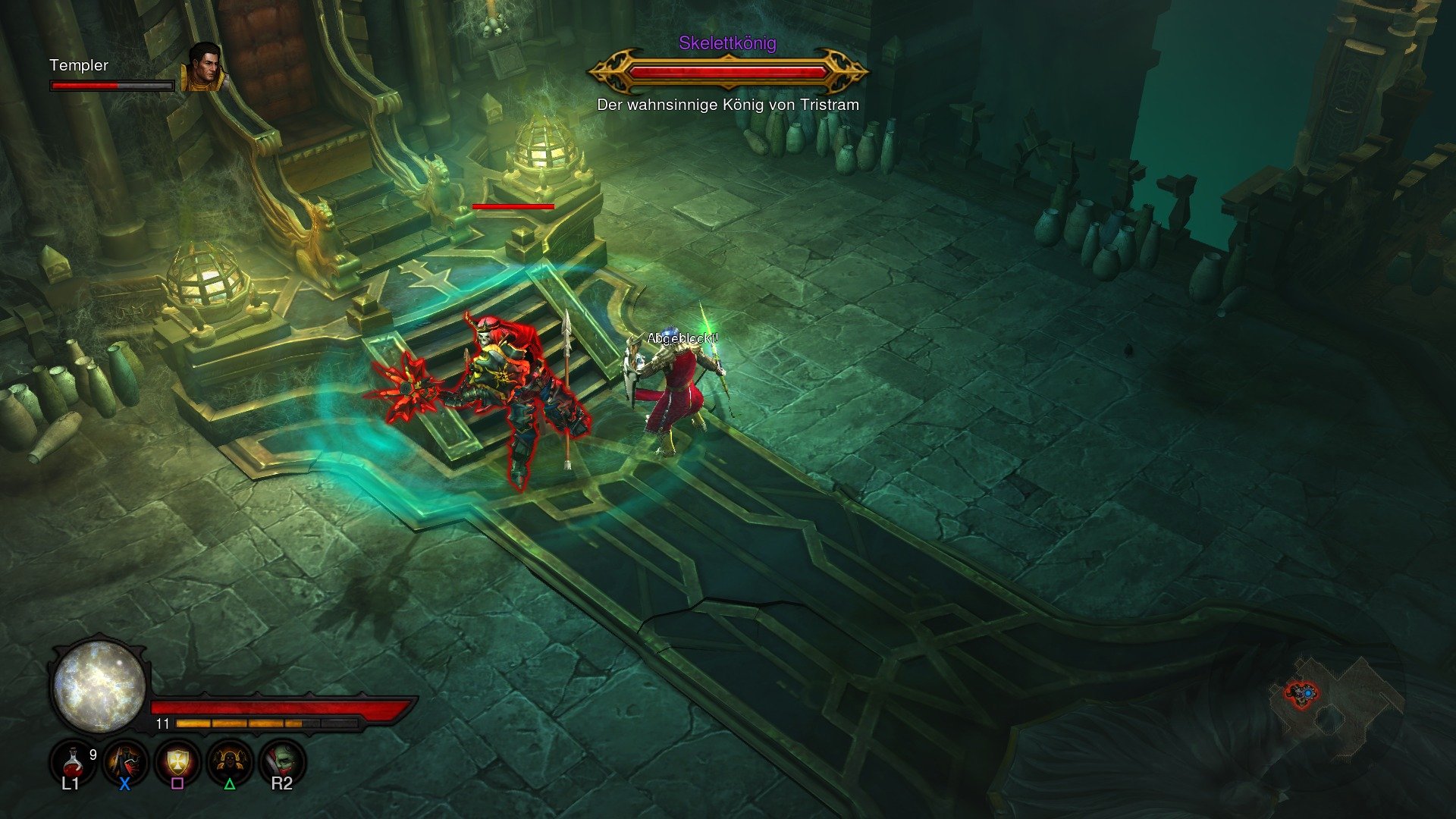The width and height of the screenshot is (1456, 819).
Task: Click the level 11 indicator near the resource bar
Action: 161,725
